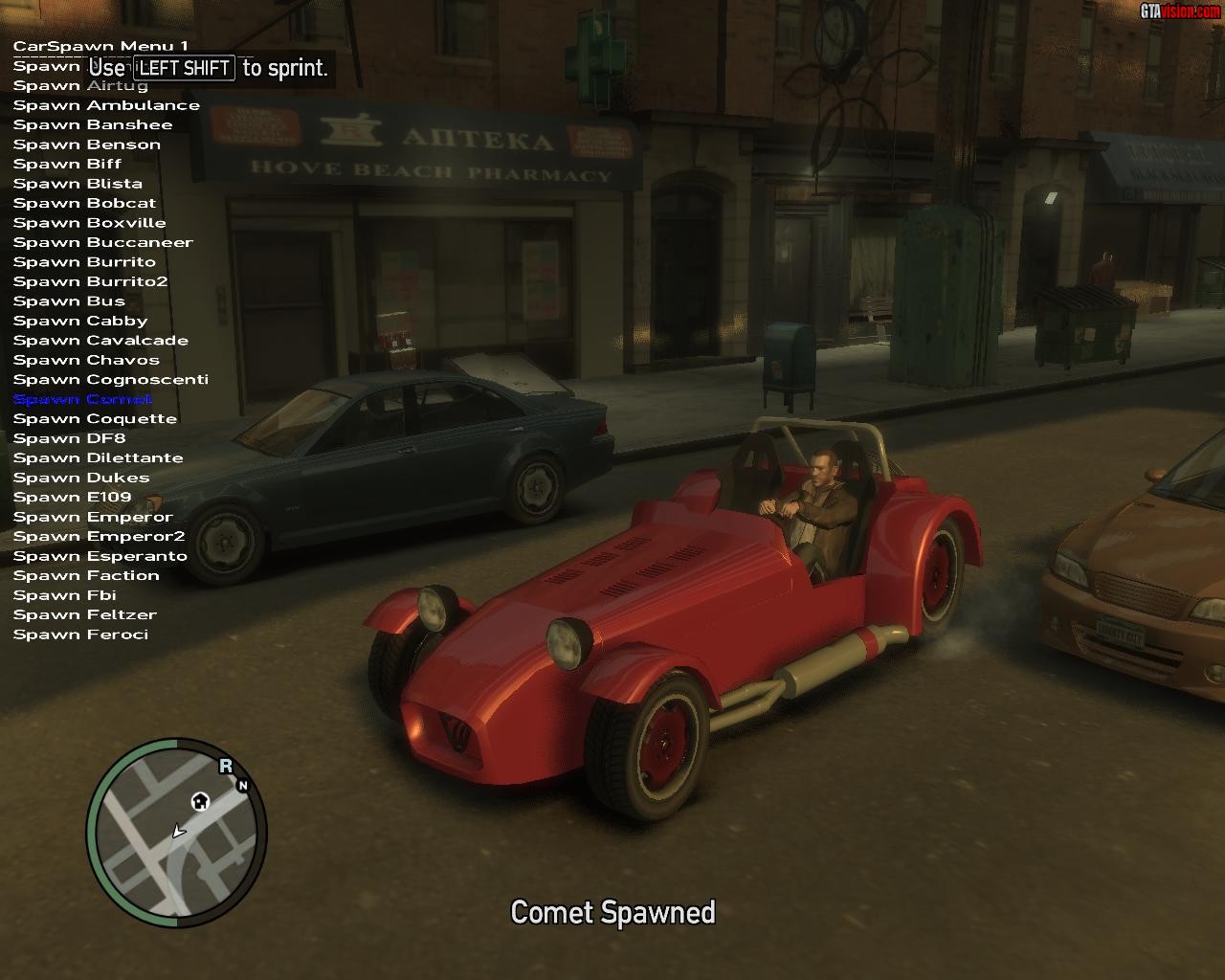1225x980 pixels.
Task: Select the highlighted Spawn Comet entry
Action: point(82,400)
